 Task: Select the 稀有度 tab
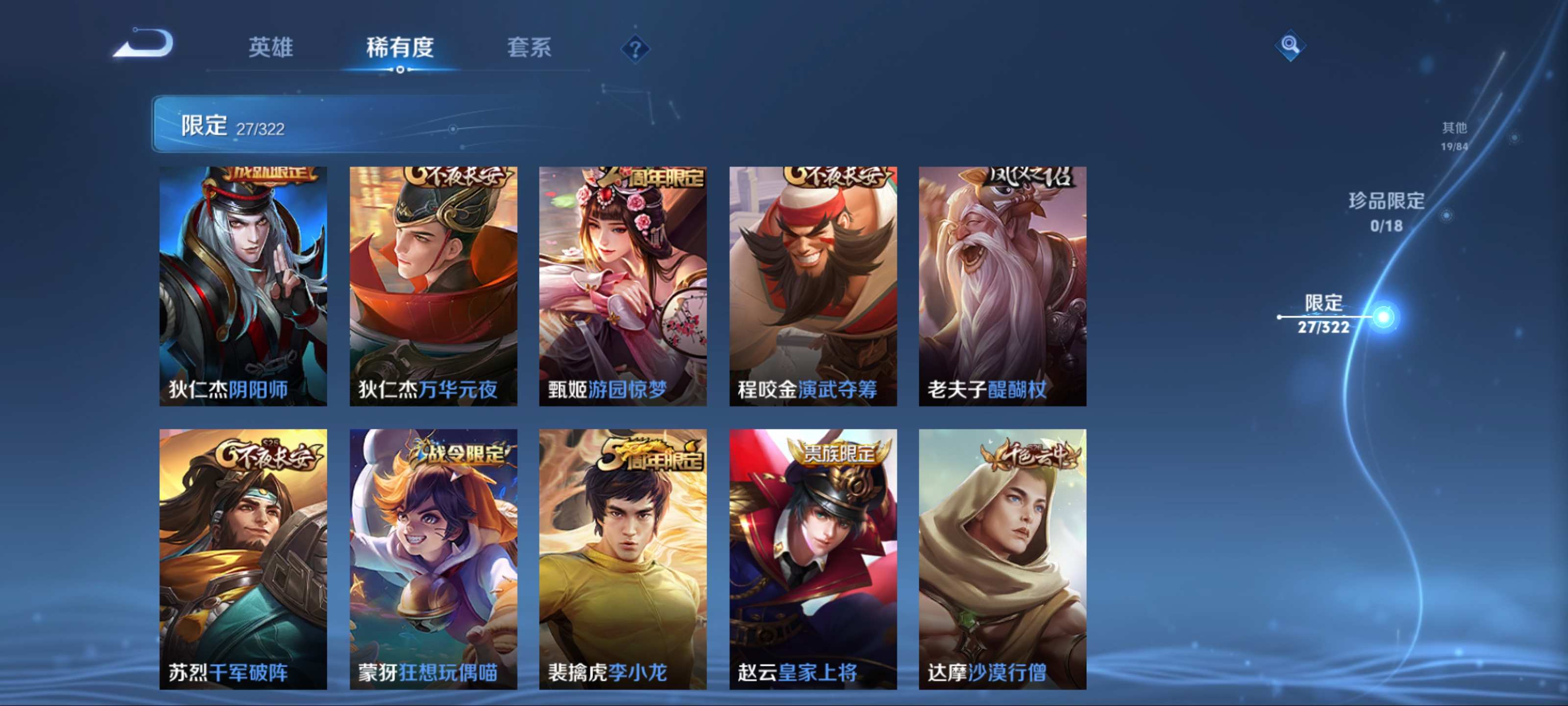pos(400,48)
